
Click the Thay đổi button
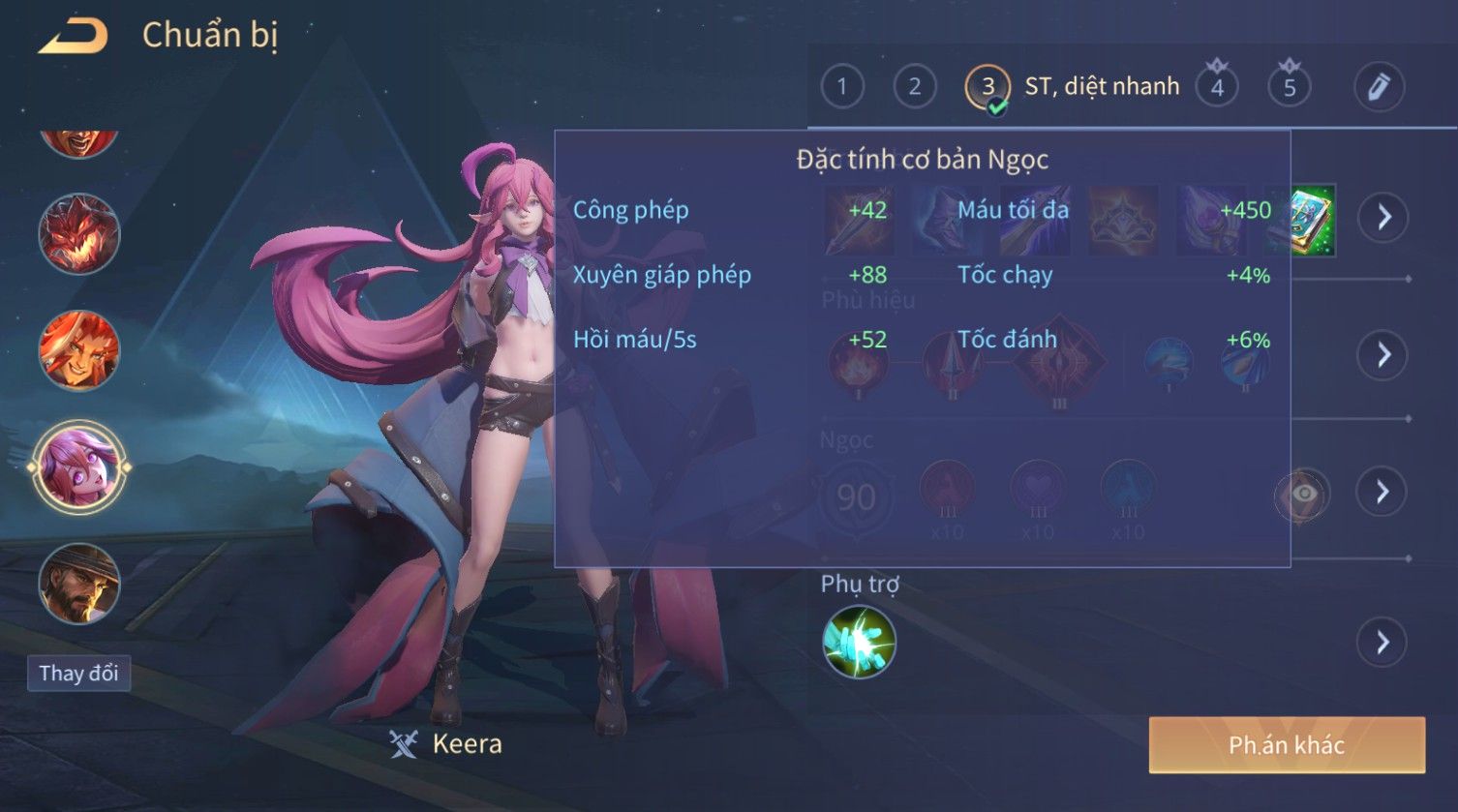[x=78, y=674]
